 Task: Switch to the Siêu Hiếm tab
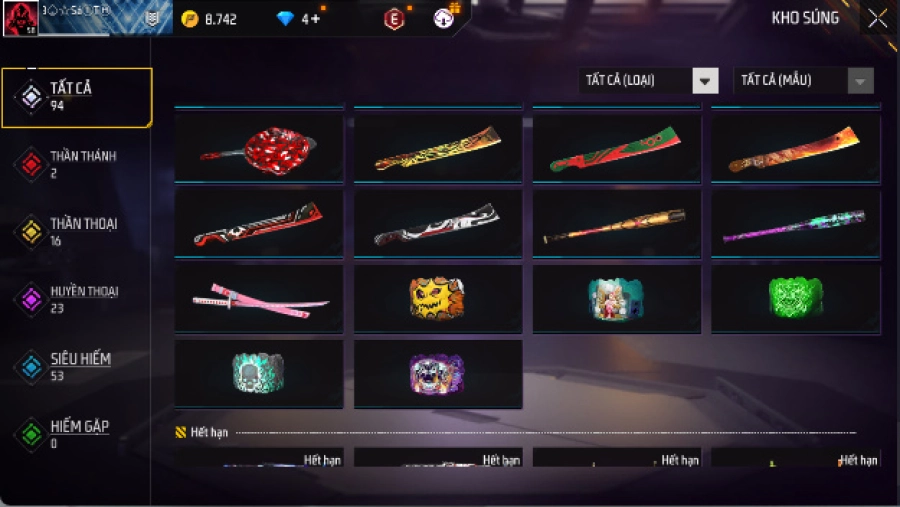point(76,366)
